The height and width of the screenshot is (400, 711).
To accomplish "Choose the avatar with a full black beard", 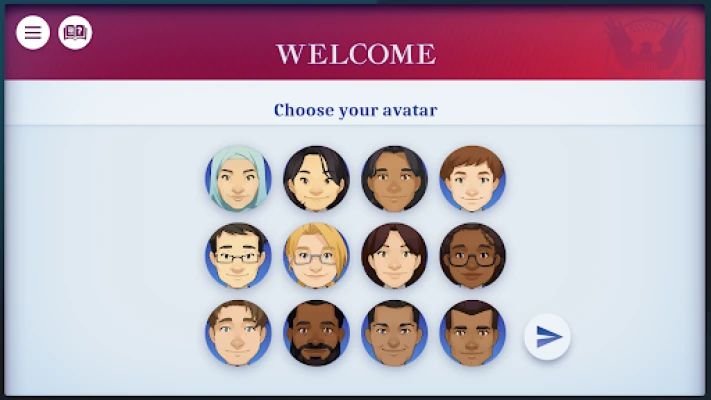I will [x=316, y=333].
